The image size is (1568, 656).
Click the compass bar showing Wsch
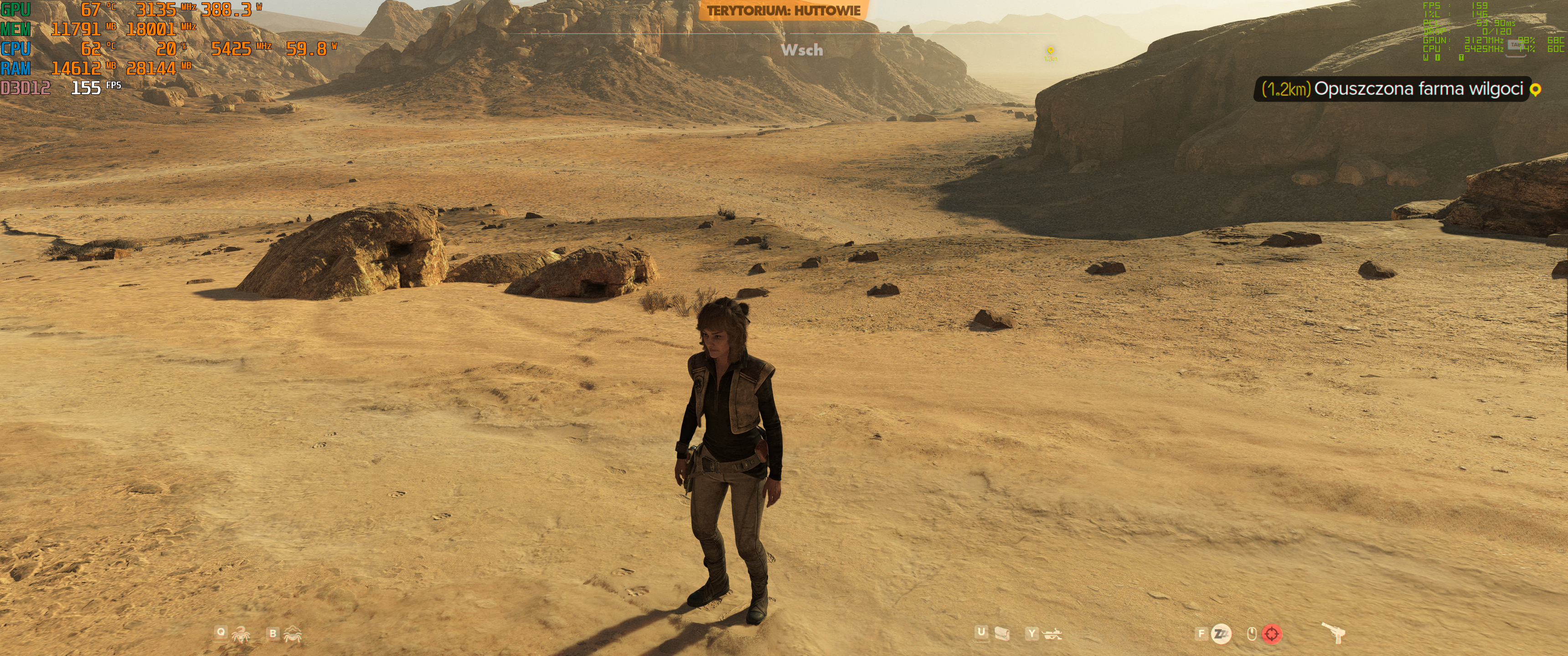pos(802,50)
